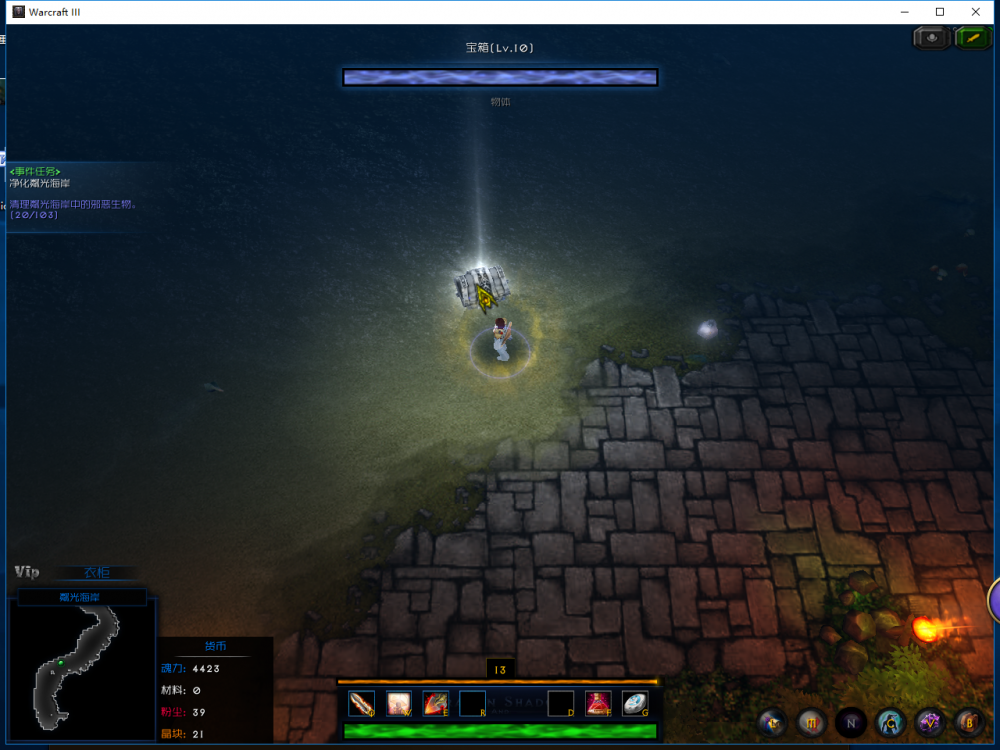The height and width of the screenshot is (750, 1000).
Task: Open the round N menu button
Action: click(851, 722)
